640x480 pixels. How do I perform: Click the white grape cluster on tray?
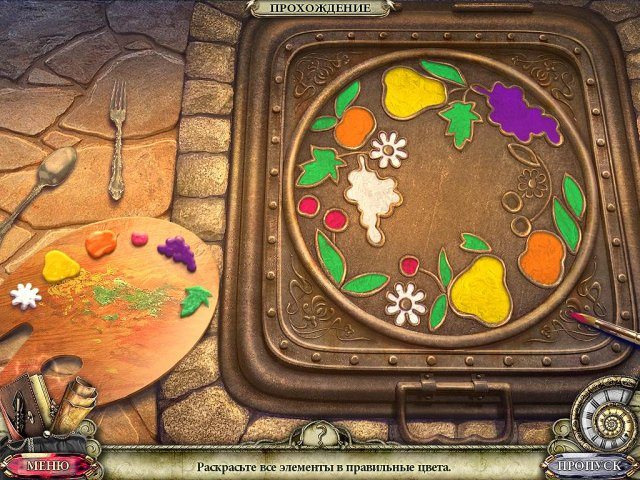(371, 196)
